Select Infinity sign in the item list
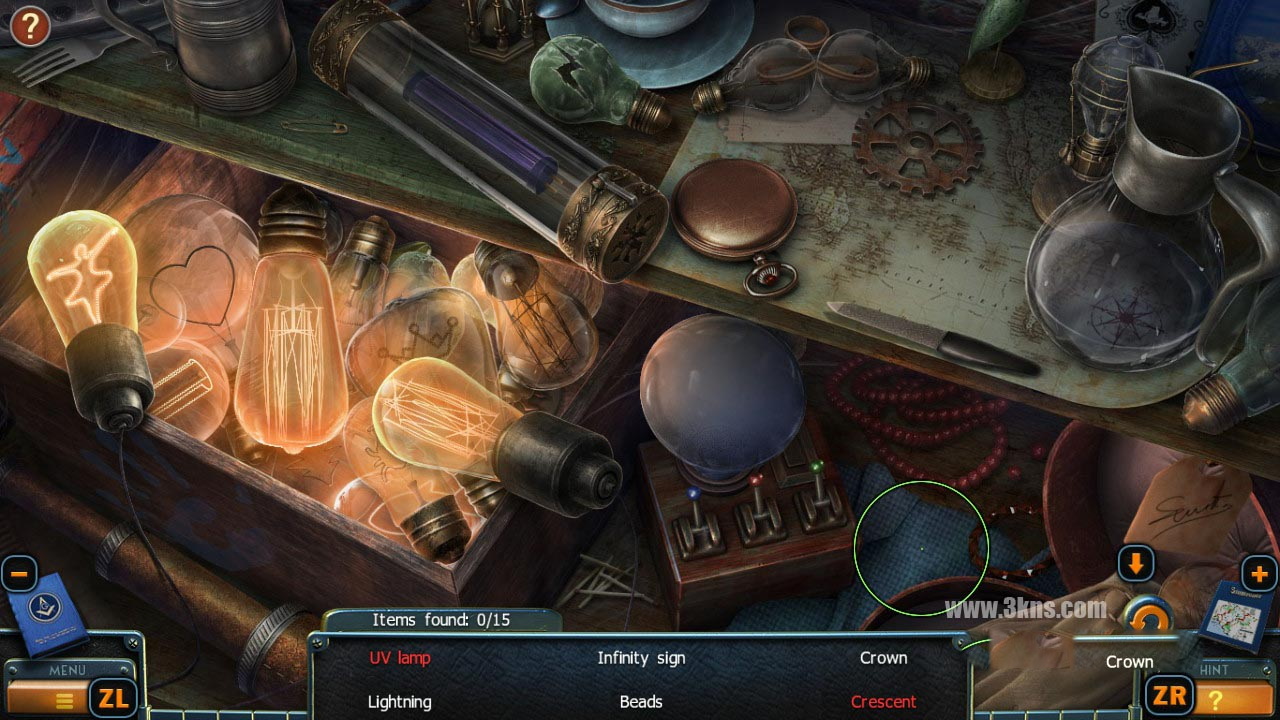 [x=641, y=658]
